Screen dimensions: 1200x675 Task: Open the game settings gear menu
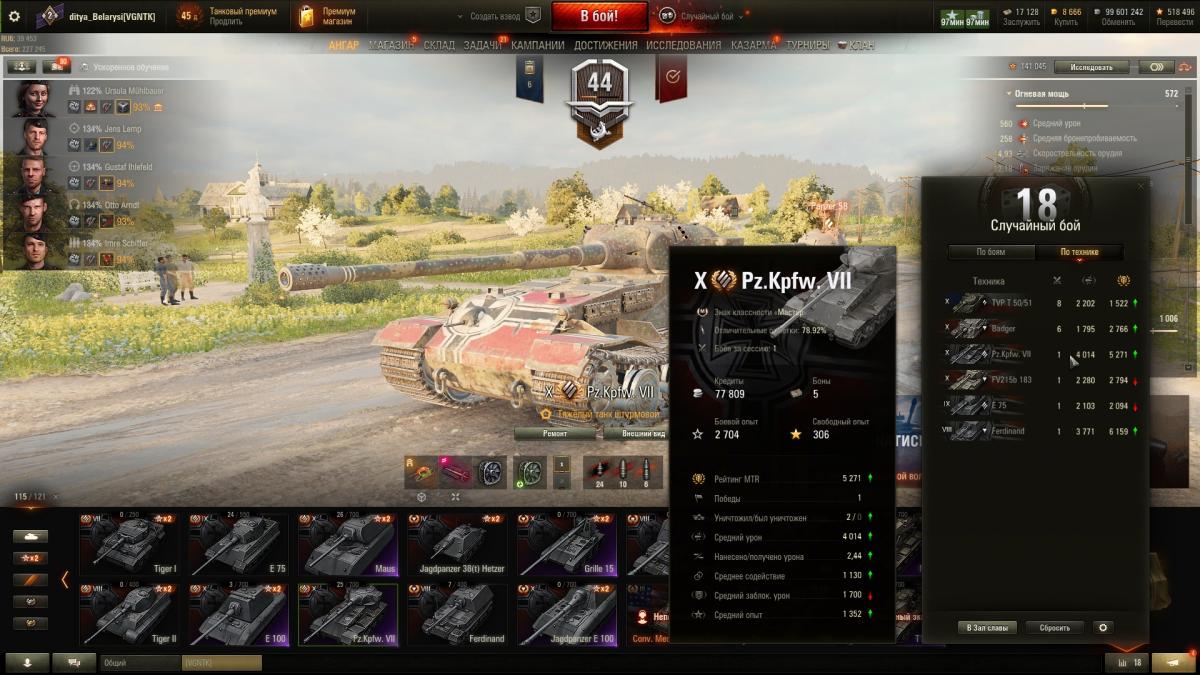[14, 16]
